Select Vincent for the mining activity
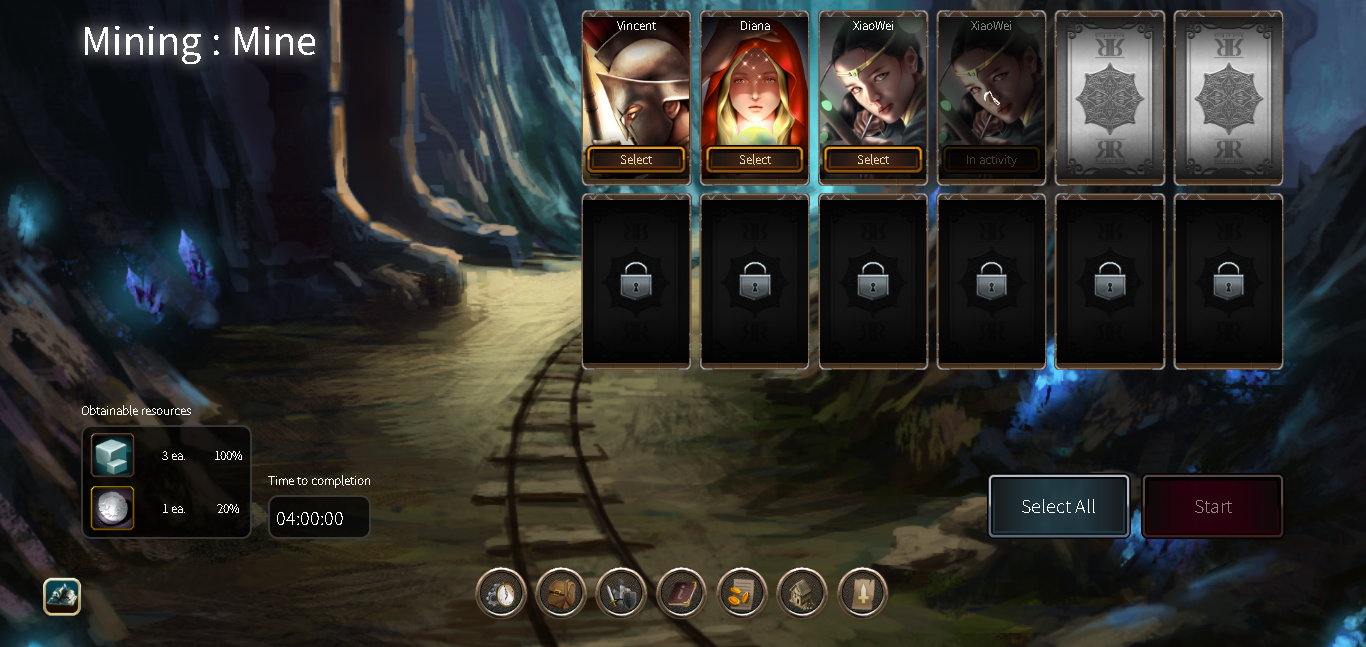This screenshot has height=647, width=1366. point(636,160)
